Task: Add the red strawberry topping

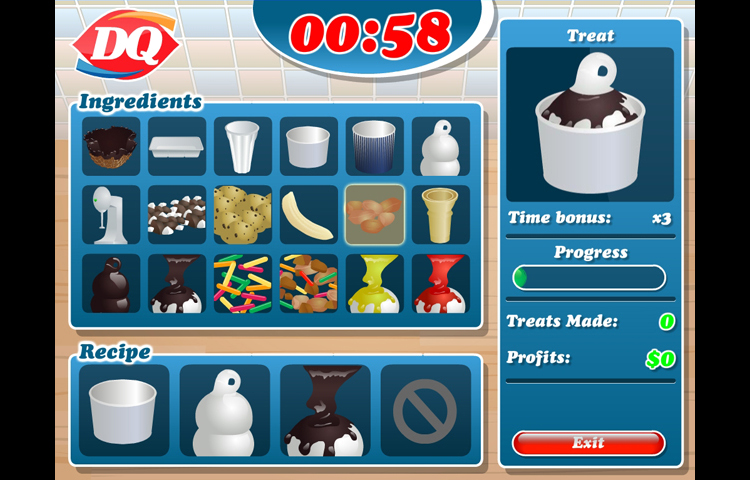Action: pos(441,284)
